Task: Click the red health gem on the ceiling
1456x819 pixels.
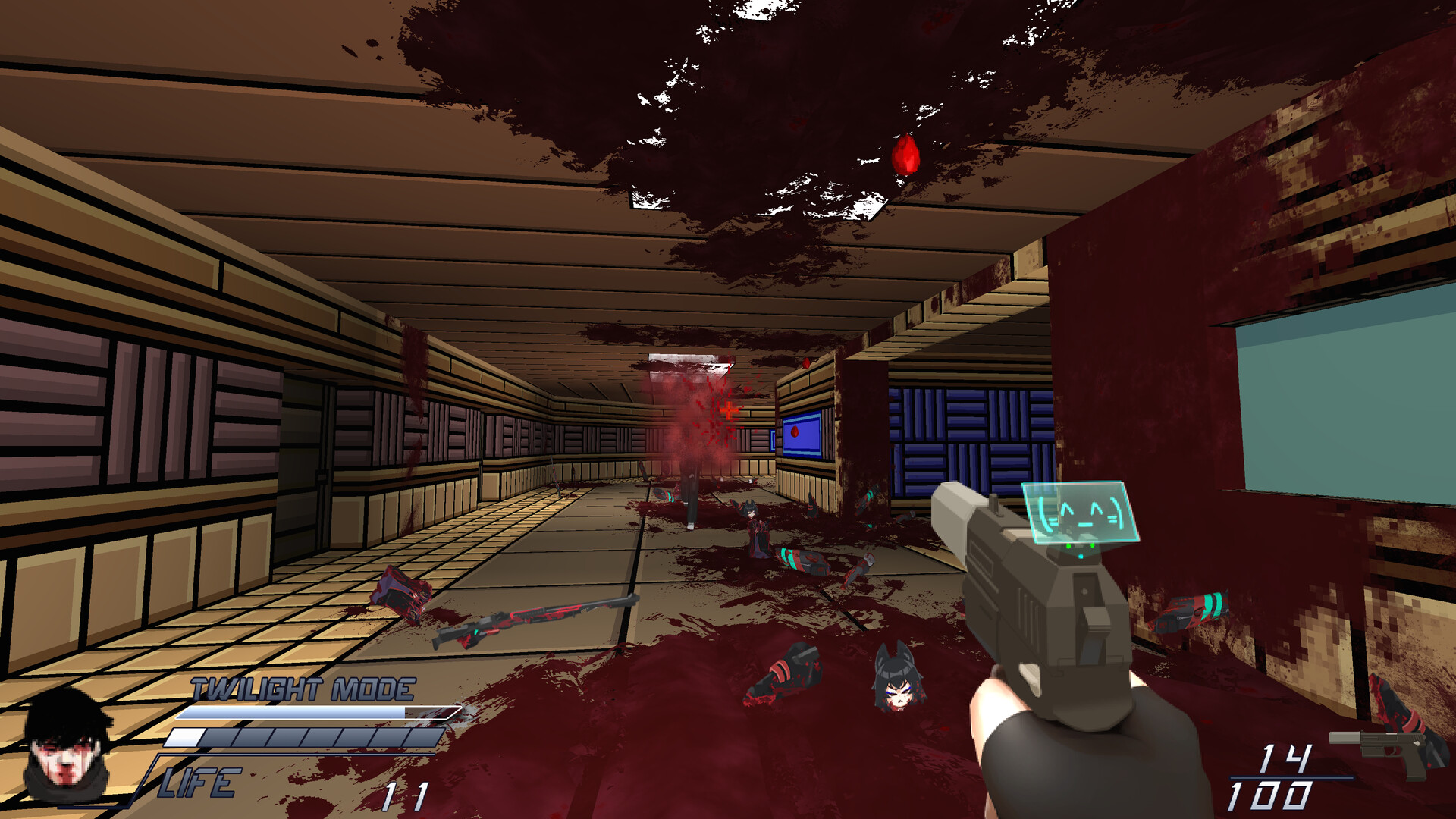Action: (x=905, y=156)
